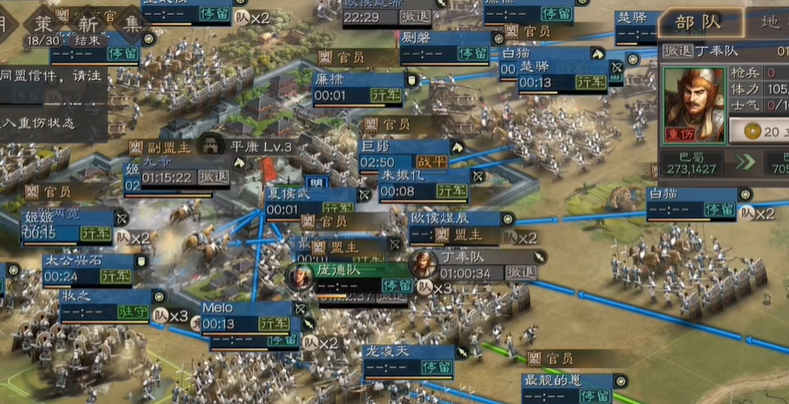Select the 平康 Lv.3 city gate marker

[247, 146]
